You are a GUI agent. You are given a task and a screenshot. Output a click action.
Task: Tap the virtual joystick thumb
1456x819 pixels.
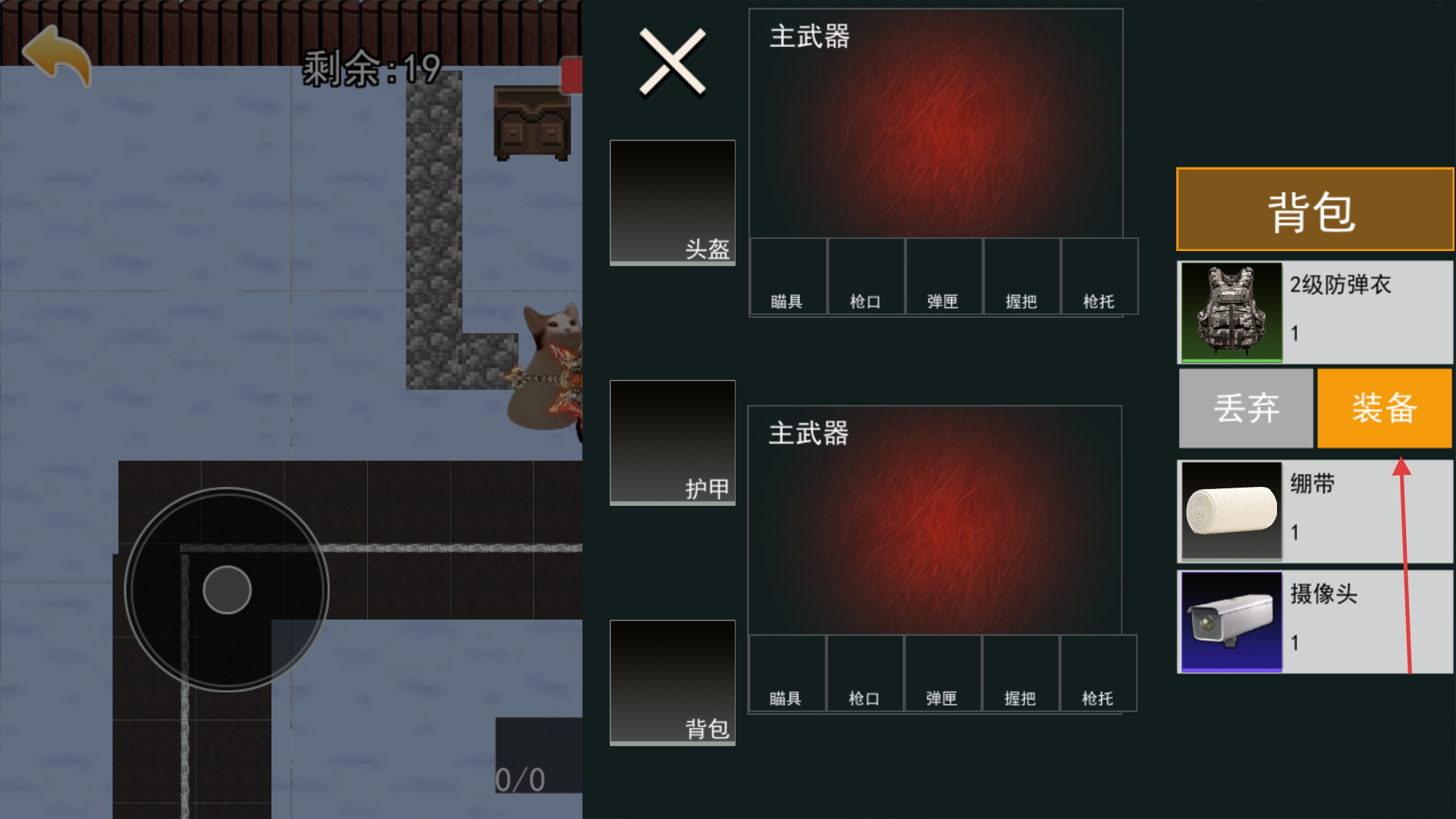point(227,590)
